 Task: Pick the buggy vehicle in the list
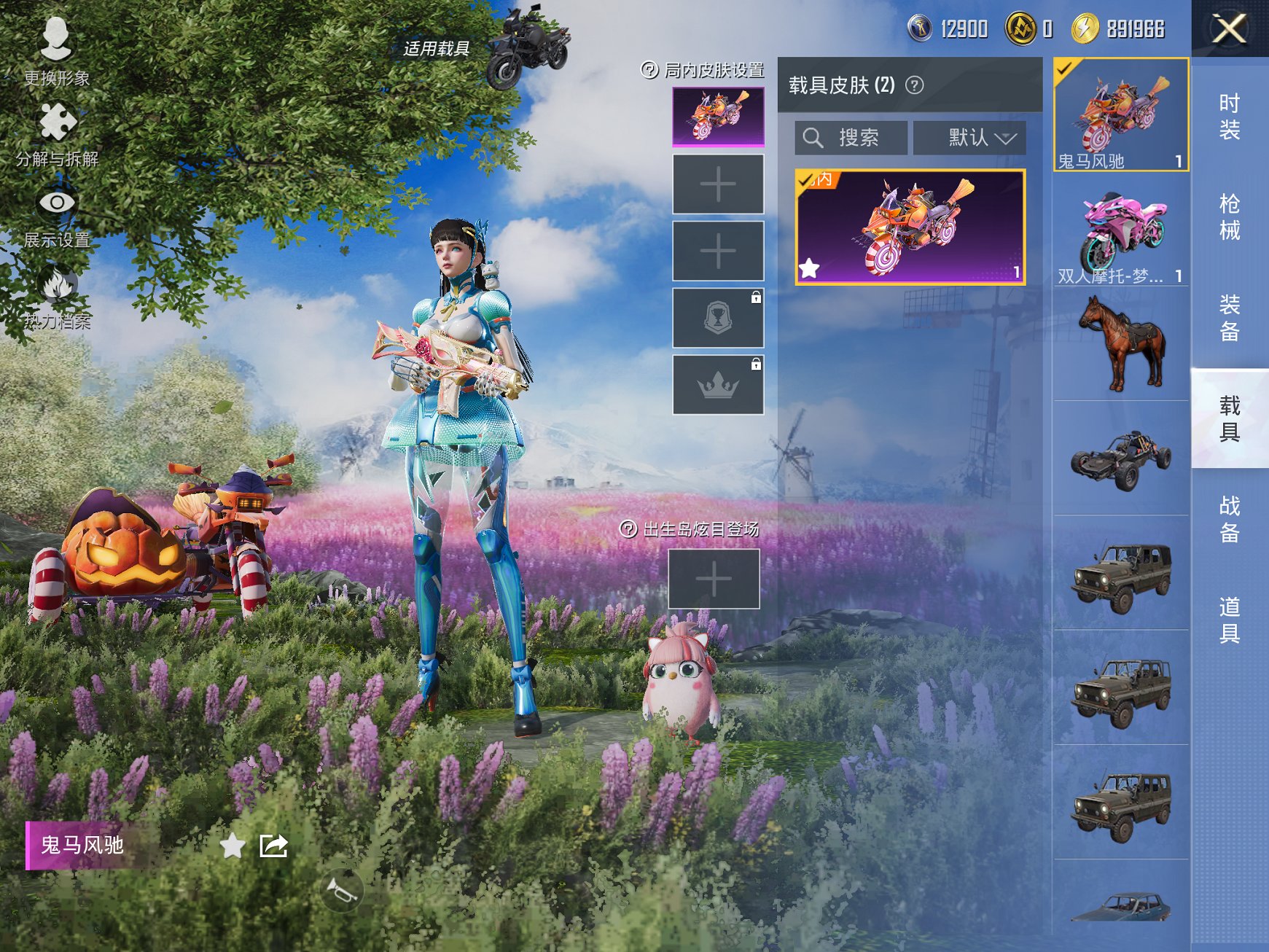coord(1120,459)
